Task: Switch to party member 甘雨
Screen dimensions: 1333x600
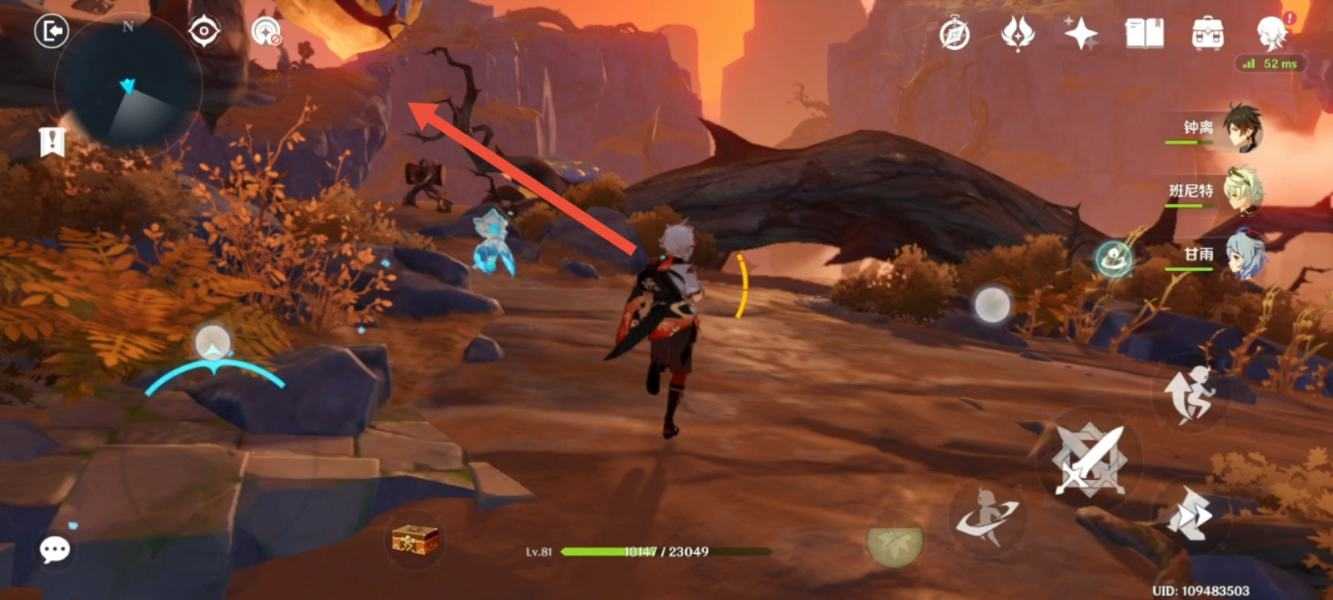Action: (x=1244, y=253)
